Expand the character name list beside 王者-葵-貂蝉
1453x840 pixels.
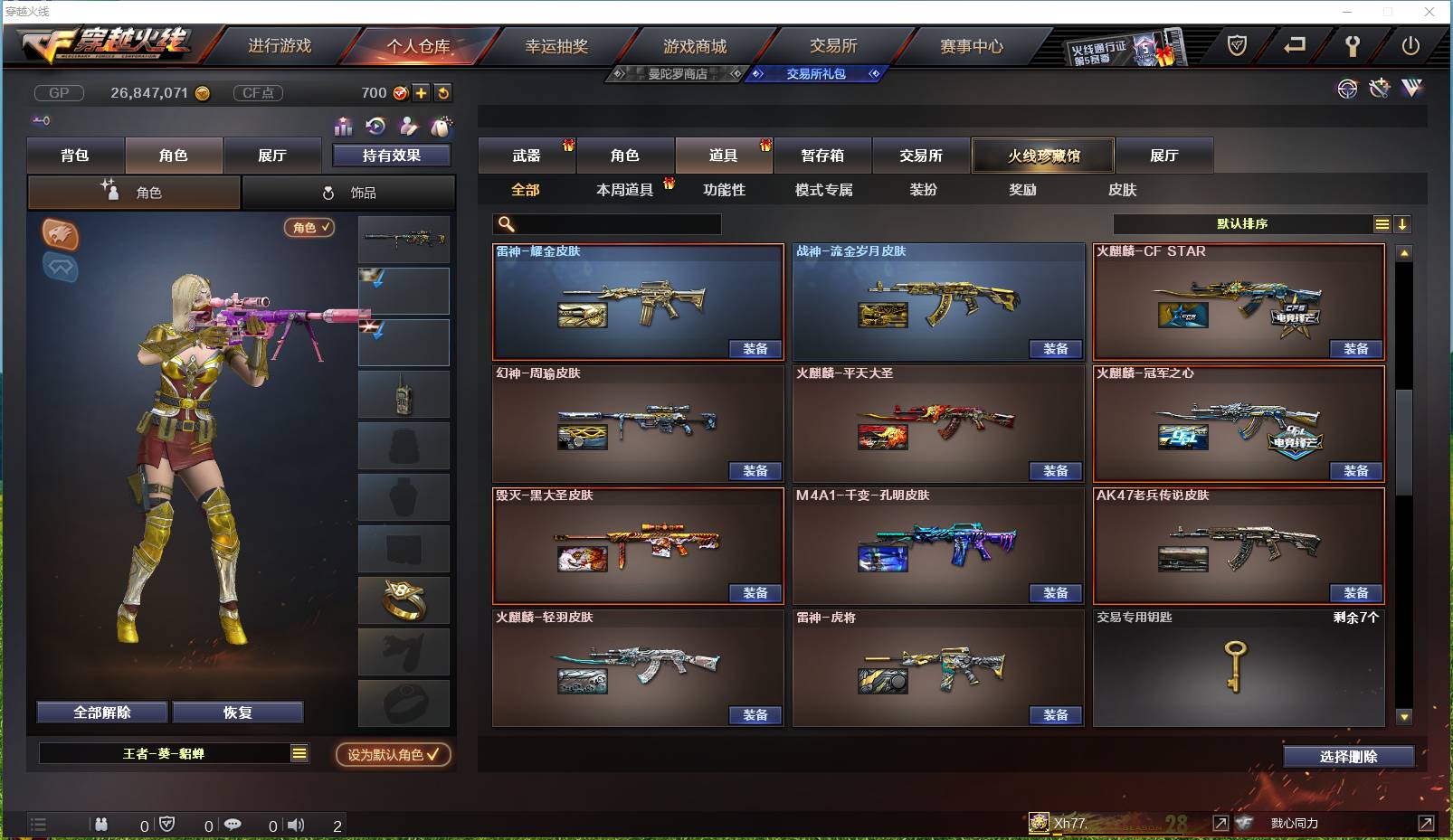(x=299, y=751)
